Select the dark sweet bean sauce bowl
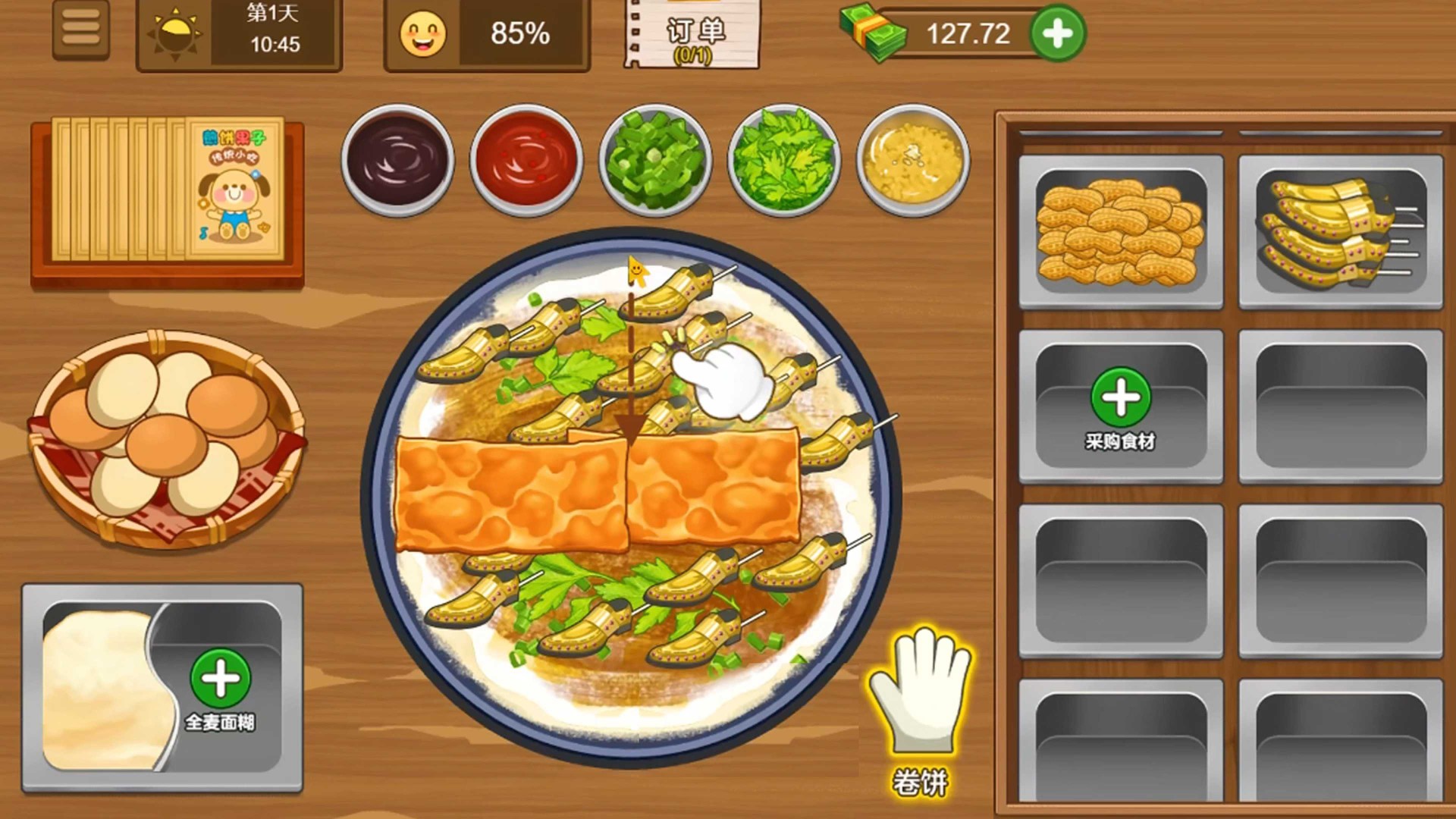 tap(397, 161)
